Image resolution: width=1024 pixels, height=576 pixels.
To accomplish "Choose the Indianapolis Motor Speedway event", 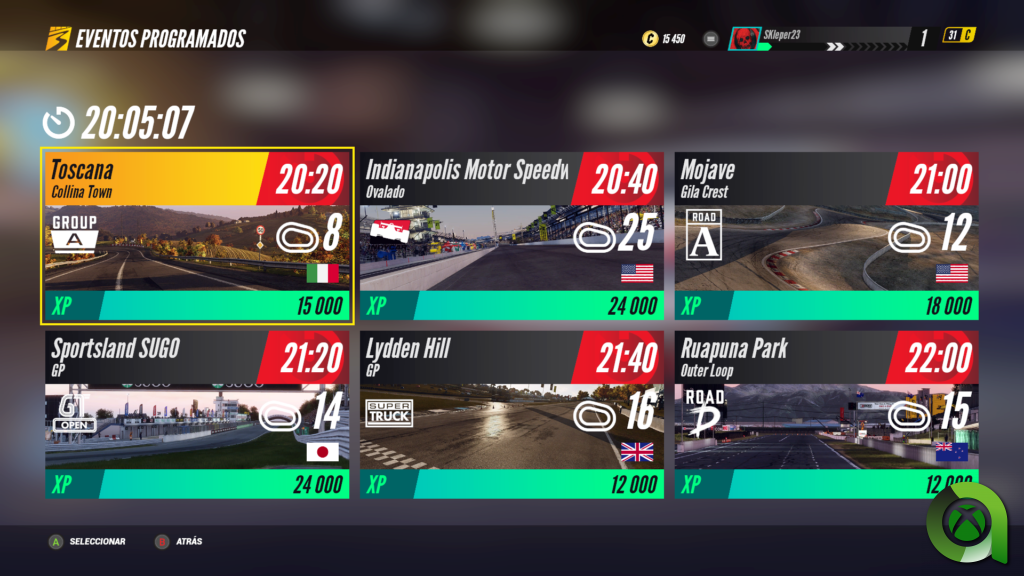I will 511,237.
